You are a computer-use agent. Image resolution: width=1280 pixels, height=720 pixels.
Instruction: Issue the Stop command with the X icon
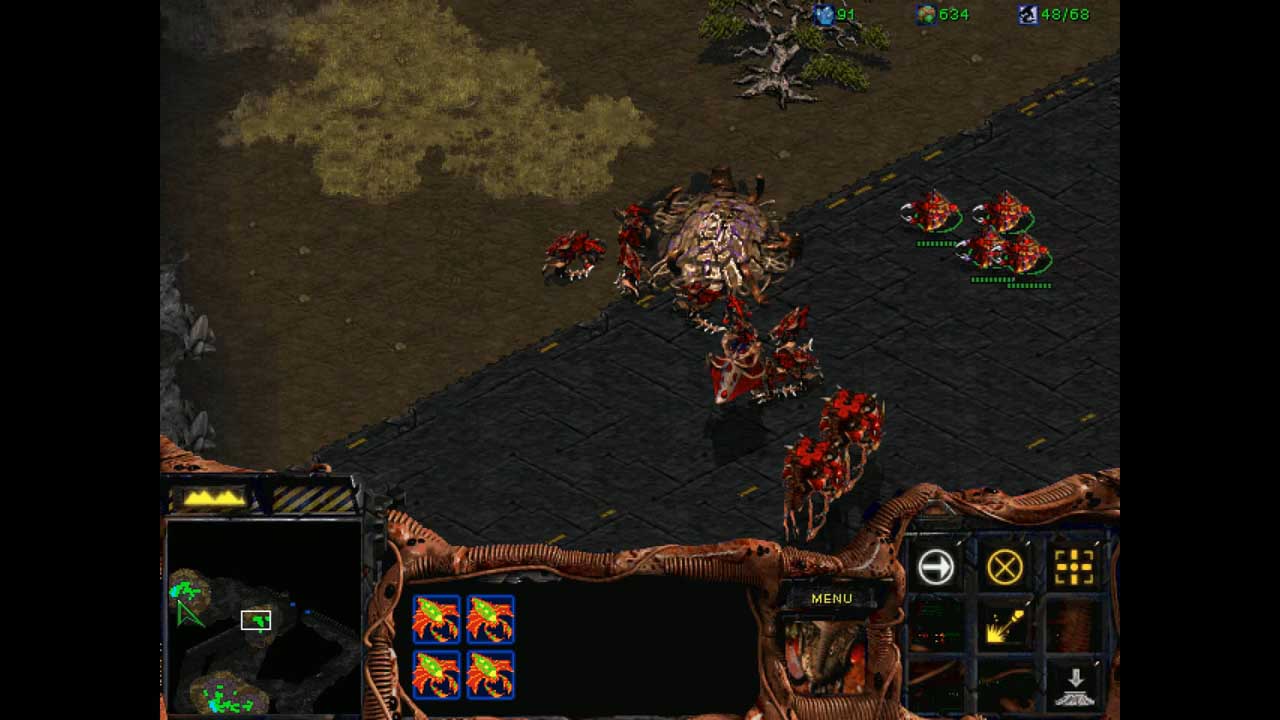[1004, 566]
